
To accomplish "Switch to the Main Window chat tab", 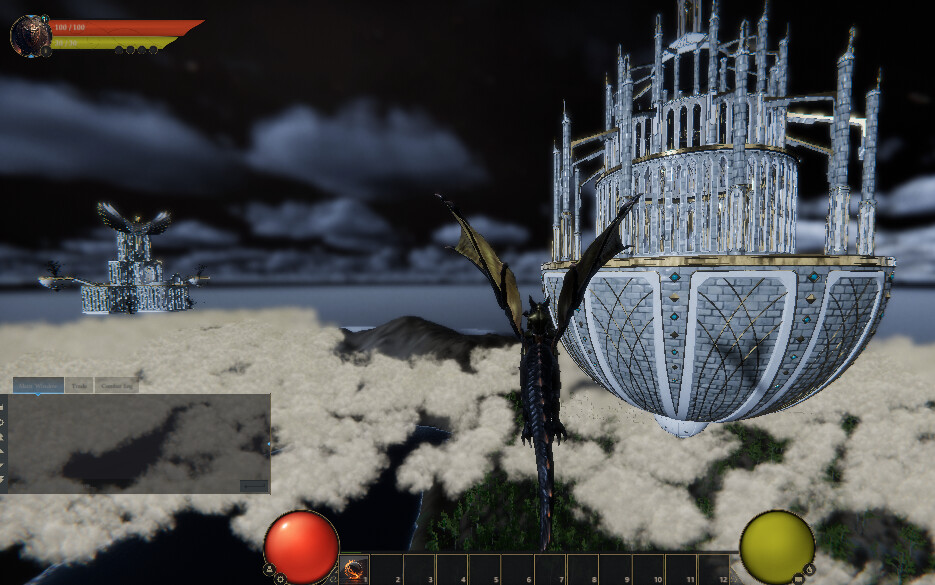I will 38,385.
